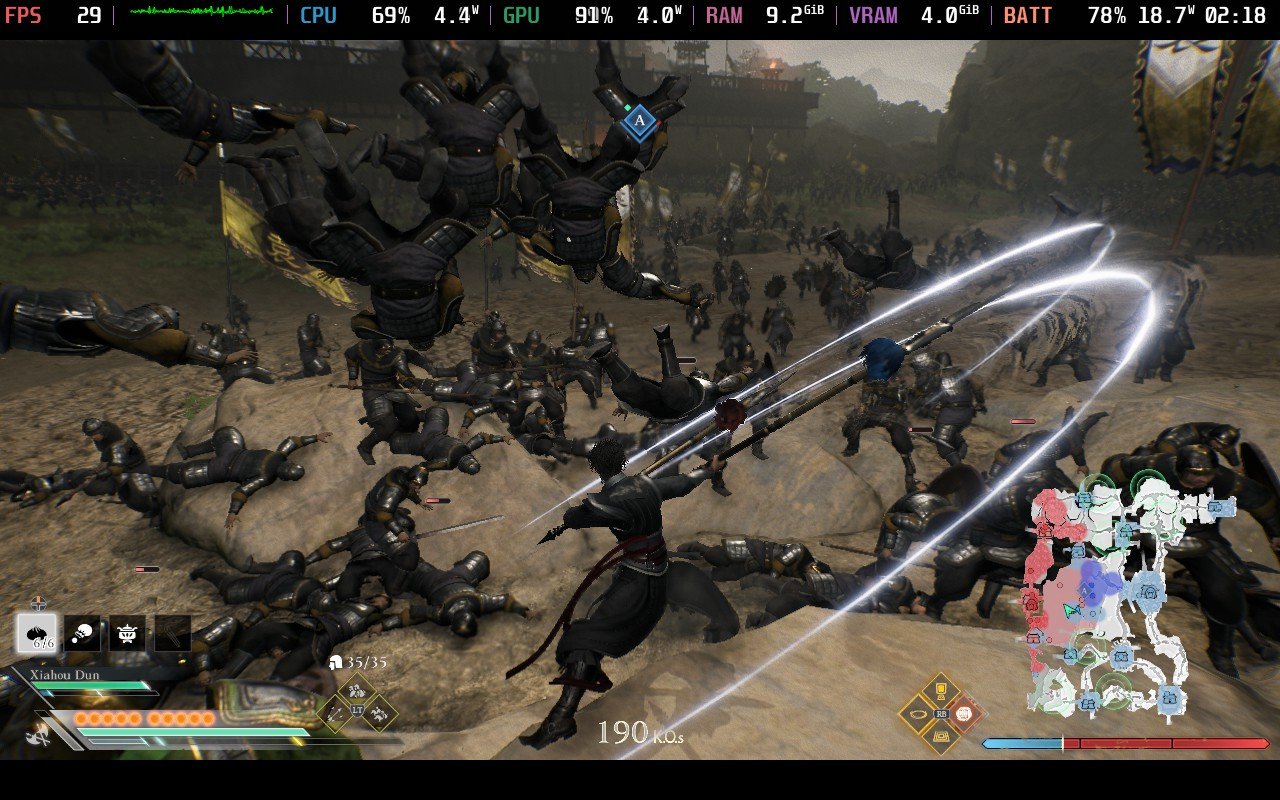Select the rations item showing 6/6

click(37, 632)
